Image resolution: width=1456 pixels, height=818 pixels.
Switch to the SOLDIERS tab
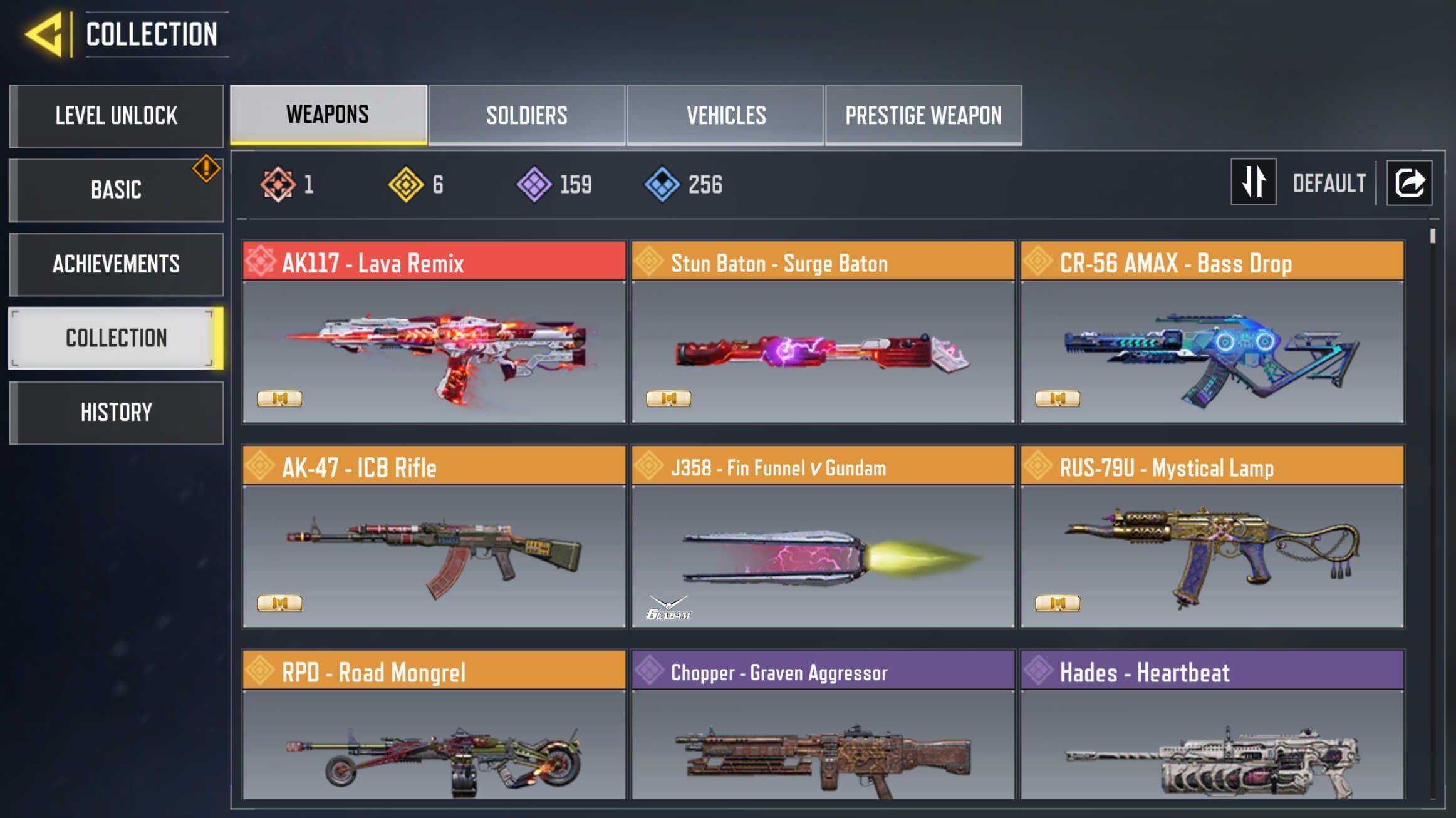tap(527, 115)
